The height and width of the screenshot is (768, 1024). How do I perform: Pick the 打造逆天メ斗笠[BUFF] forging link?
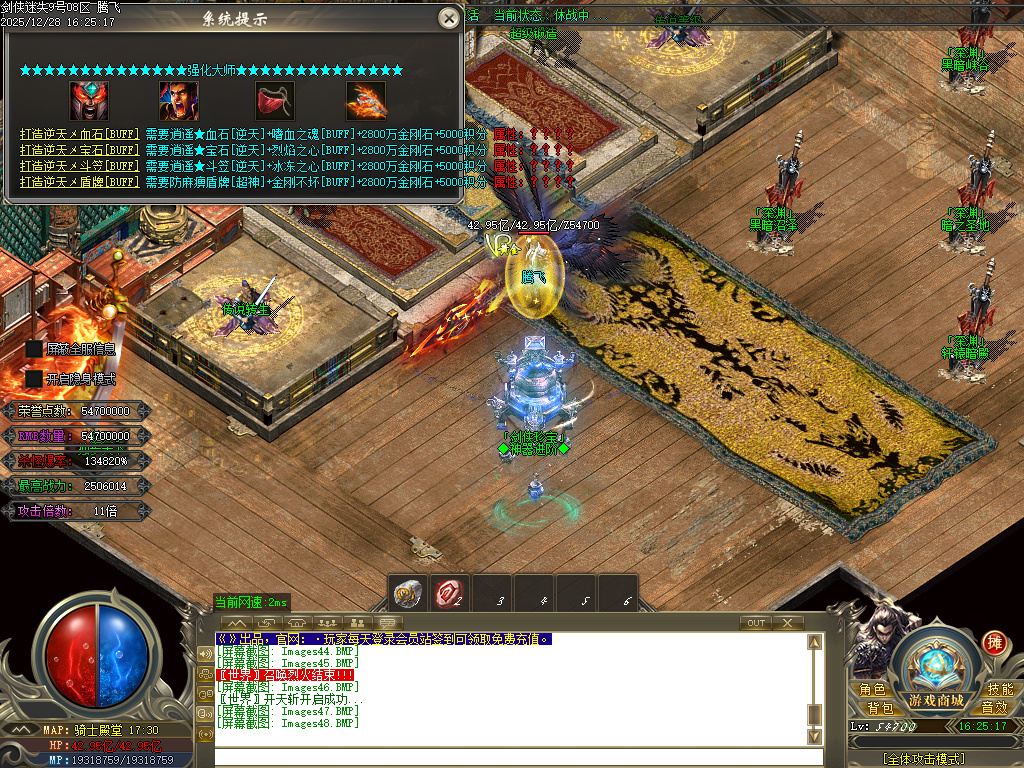coord(79,166)
